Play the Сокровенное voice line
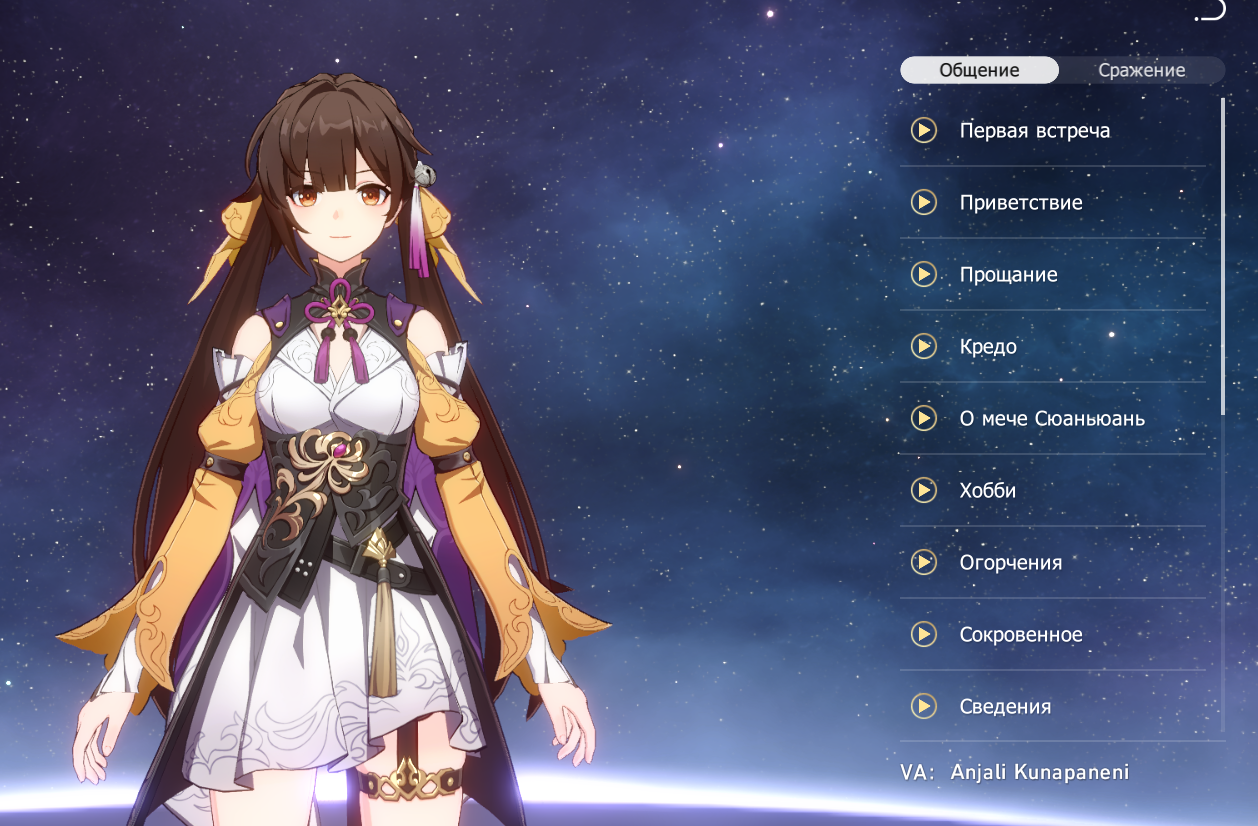Screen dimensions: 1258x826 point(923,635)
